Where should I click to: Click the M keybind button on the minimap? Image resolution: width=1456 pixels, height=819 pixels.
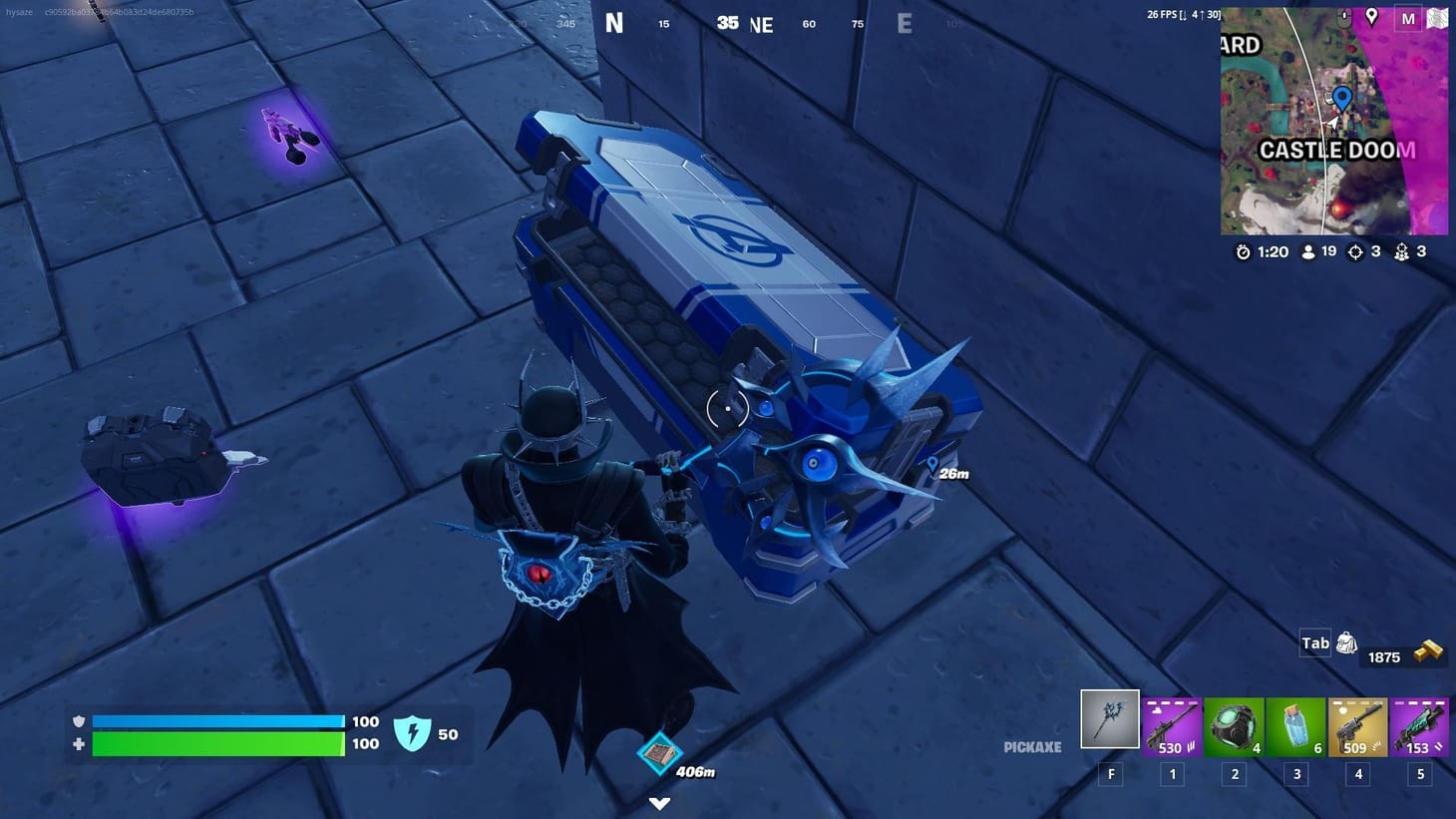coord(1407,18)
